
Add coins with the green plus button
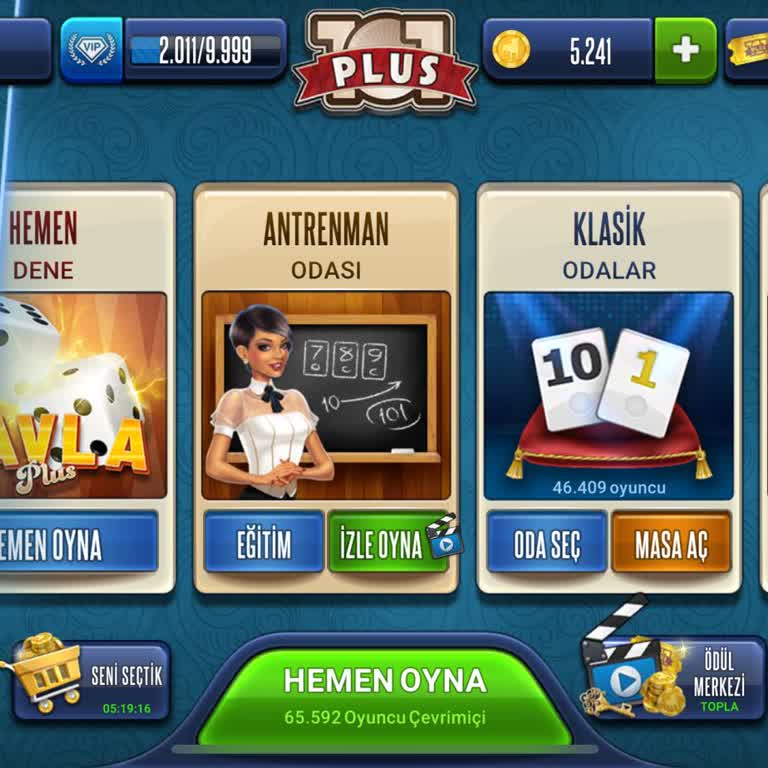[x=686, y=50]
